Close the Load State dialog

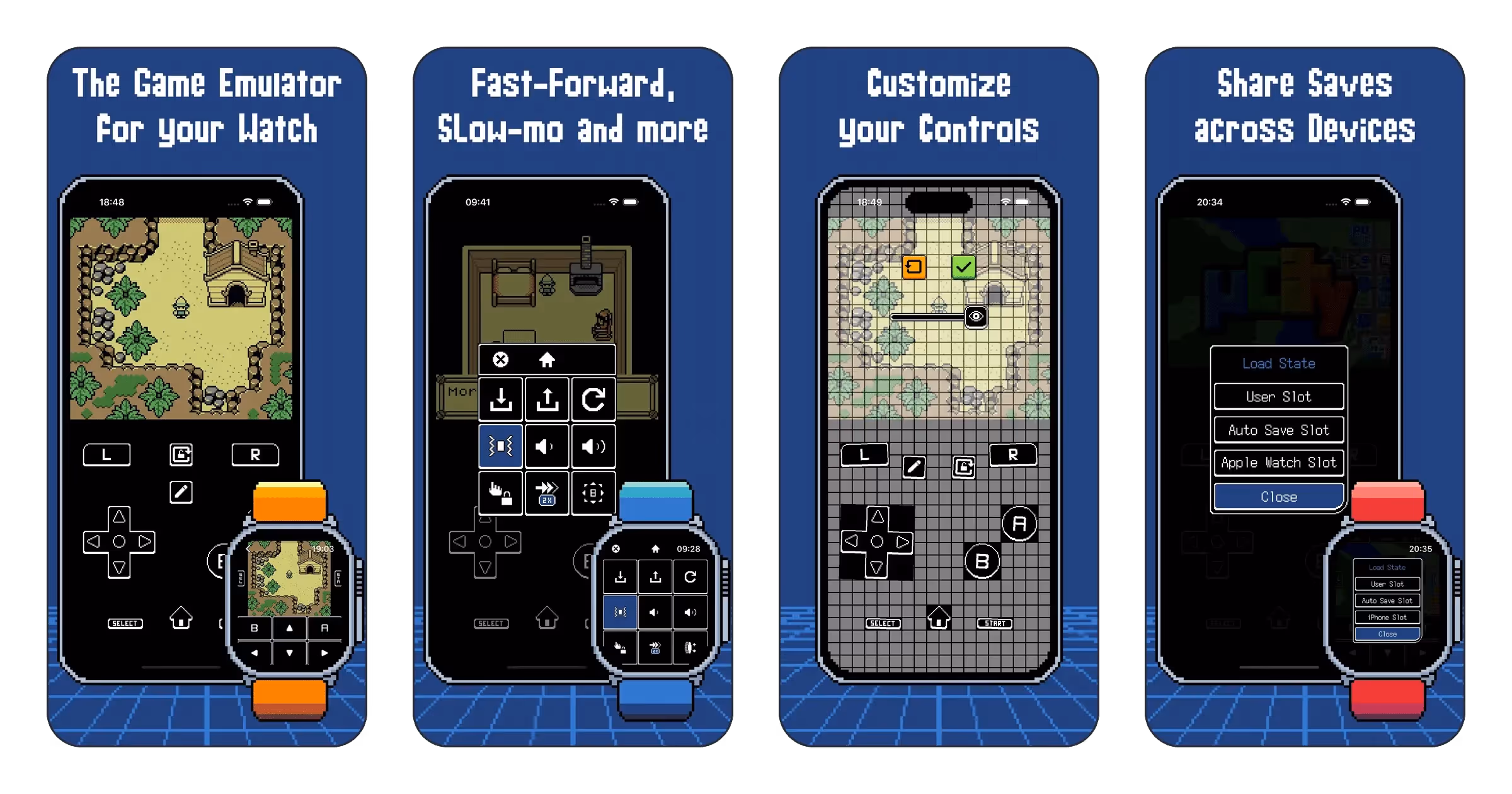pyautogui.click(x=1279, y=496)
